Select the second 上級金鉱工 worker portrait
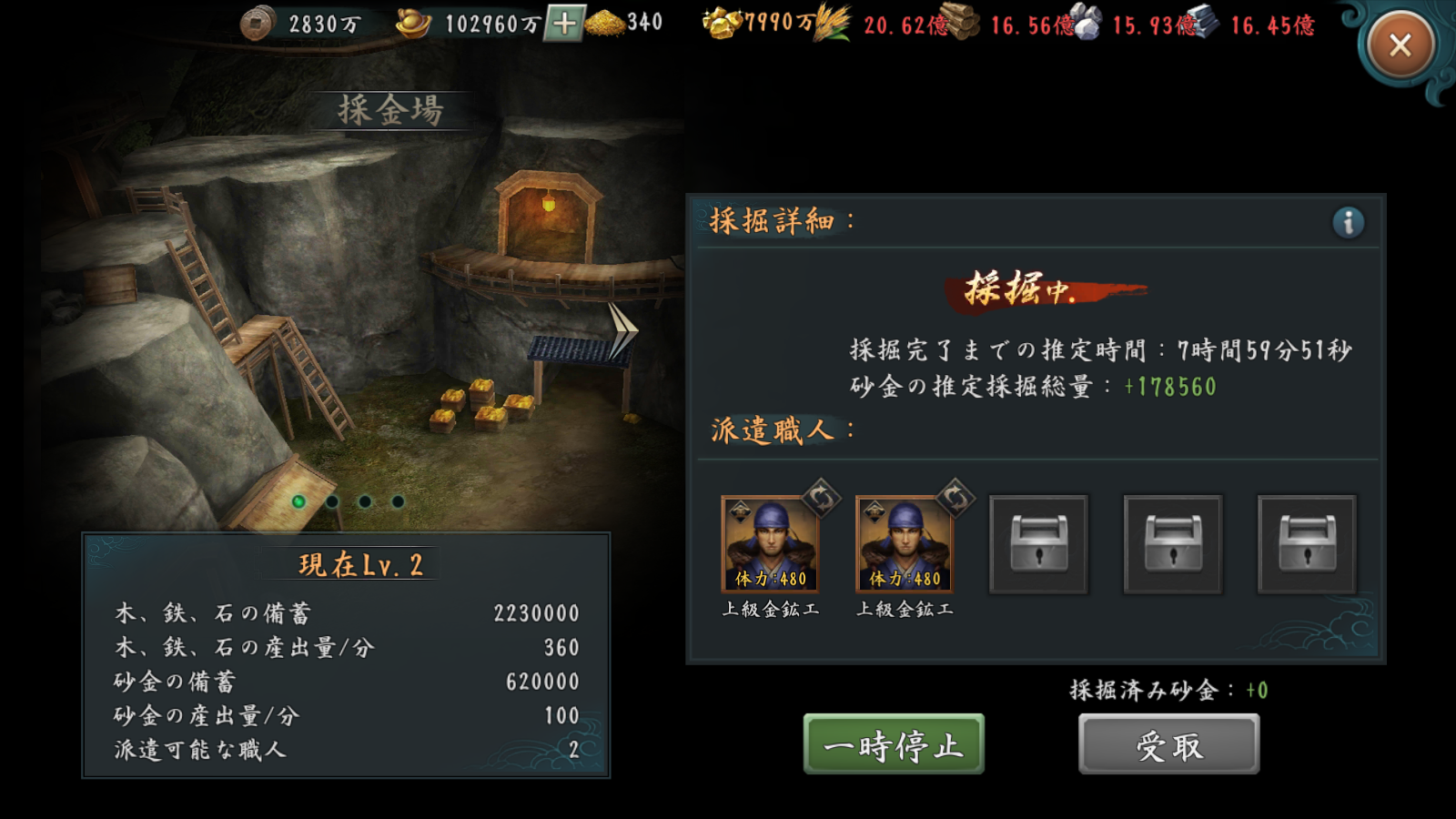The height and width of the screenshot is (819, 1456). tap(904, 546)
